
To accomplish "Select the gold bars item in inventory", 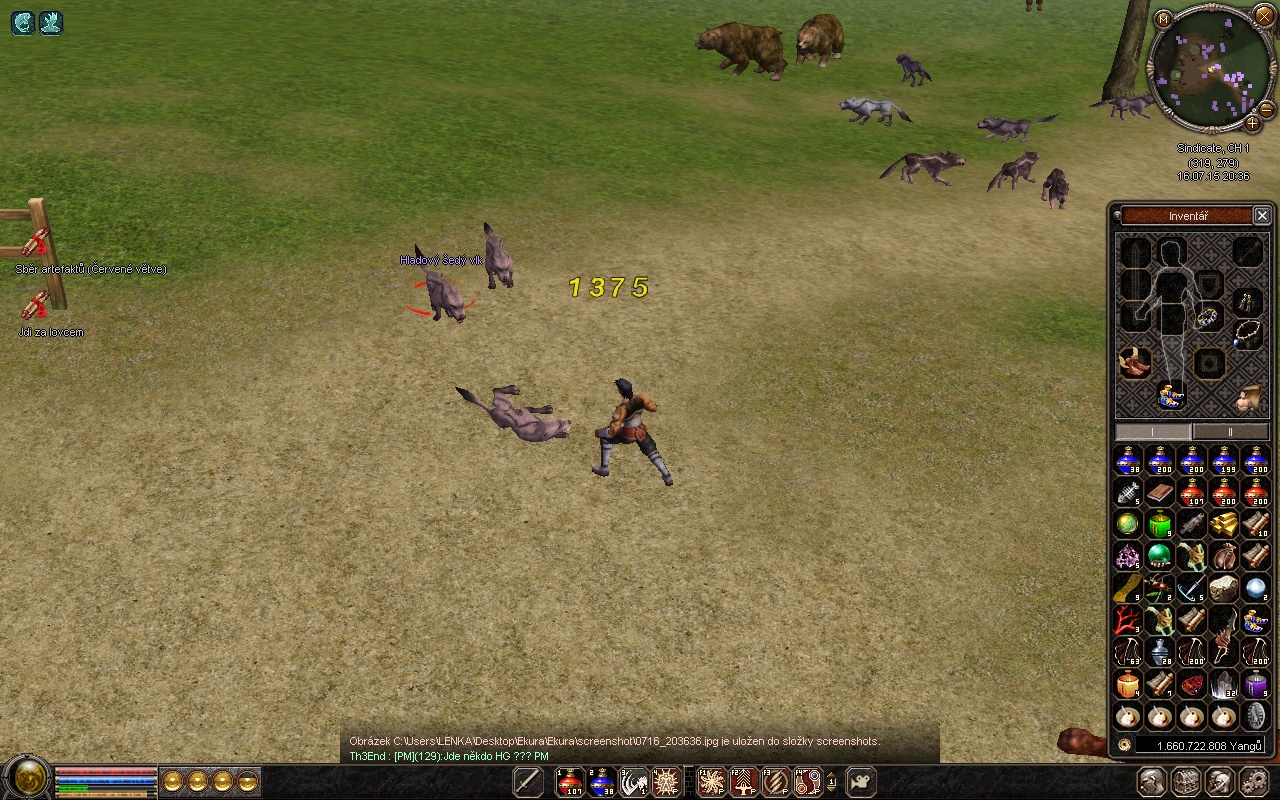I will [1224, 524].
